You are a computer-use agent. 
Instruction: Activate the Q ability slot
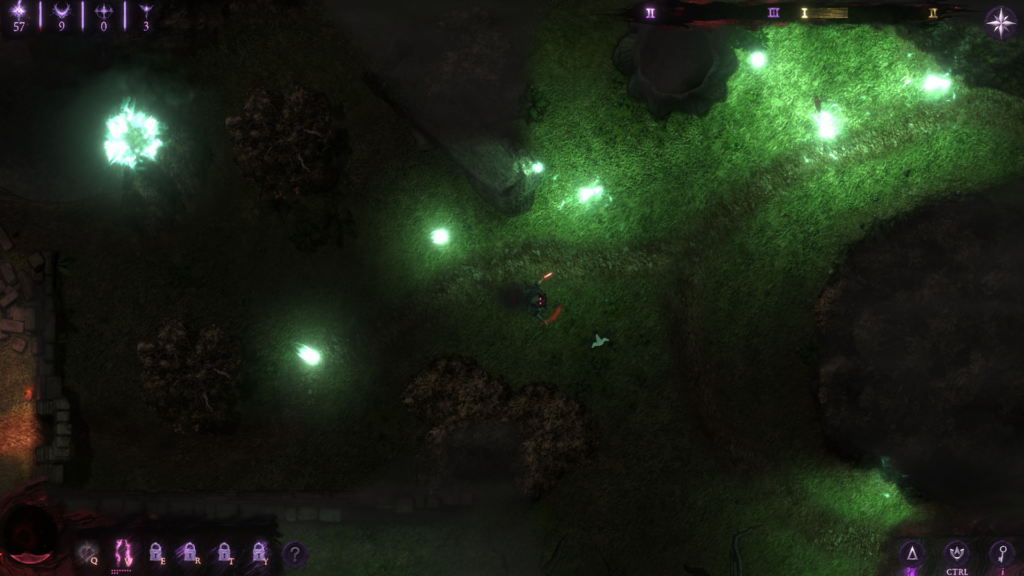(x=88, y=553)
